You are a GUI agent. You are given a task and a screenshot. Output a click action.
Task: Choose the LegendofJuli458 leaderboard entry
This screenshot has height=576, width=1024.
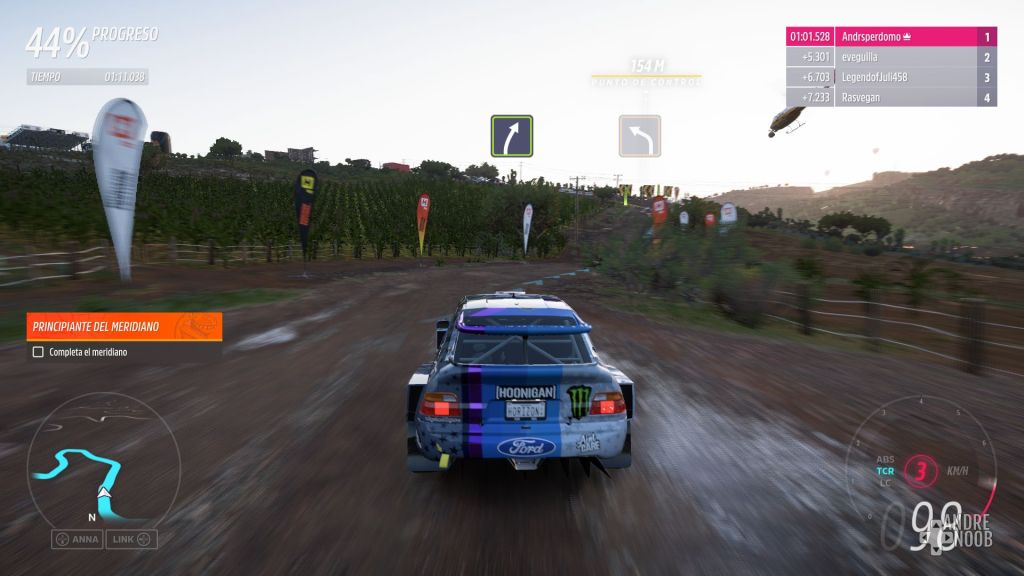tap(892, 77)
